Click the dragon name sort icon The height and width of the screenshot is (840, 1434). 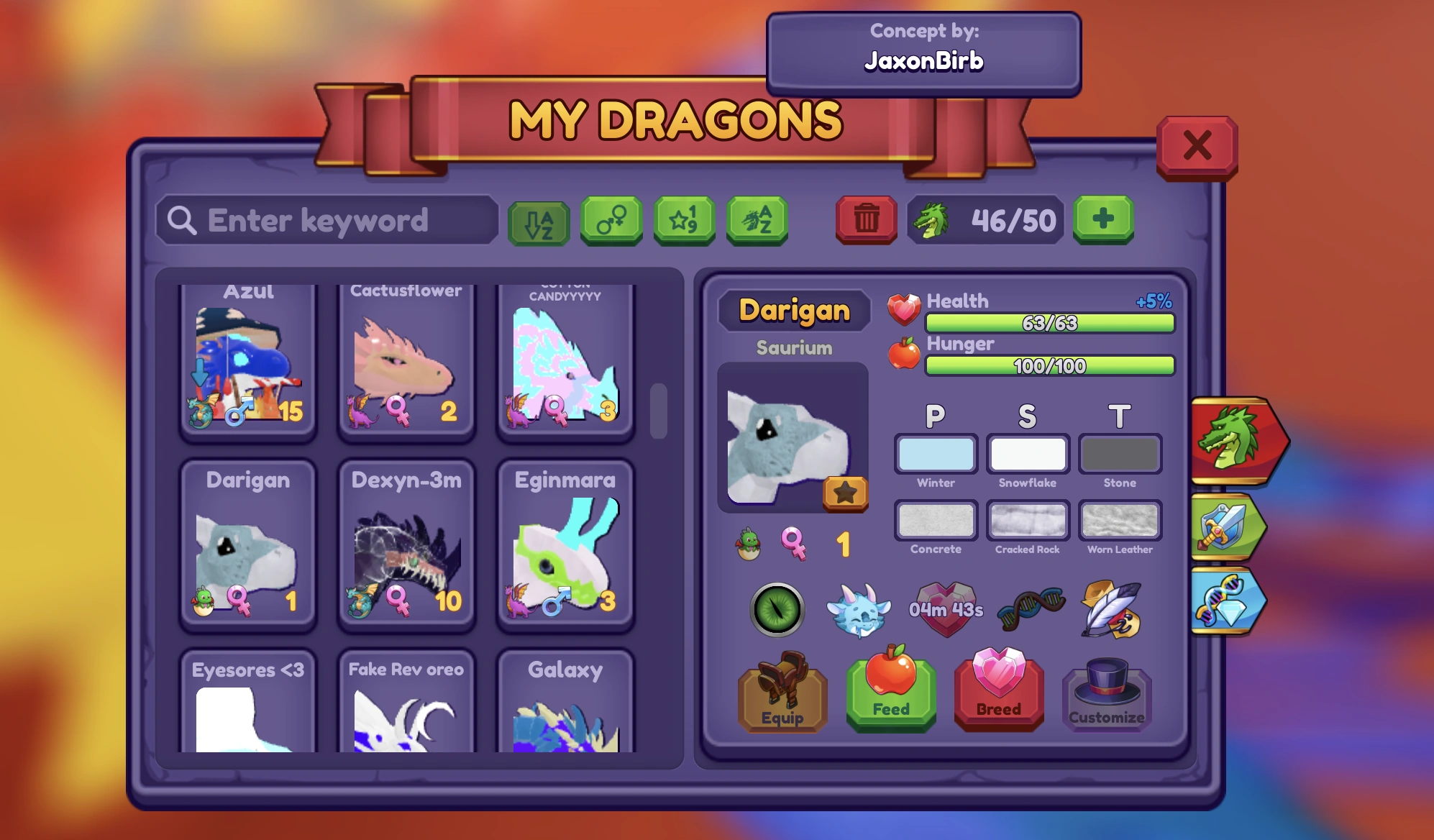pyautogui.click(x=757, y=221)
